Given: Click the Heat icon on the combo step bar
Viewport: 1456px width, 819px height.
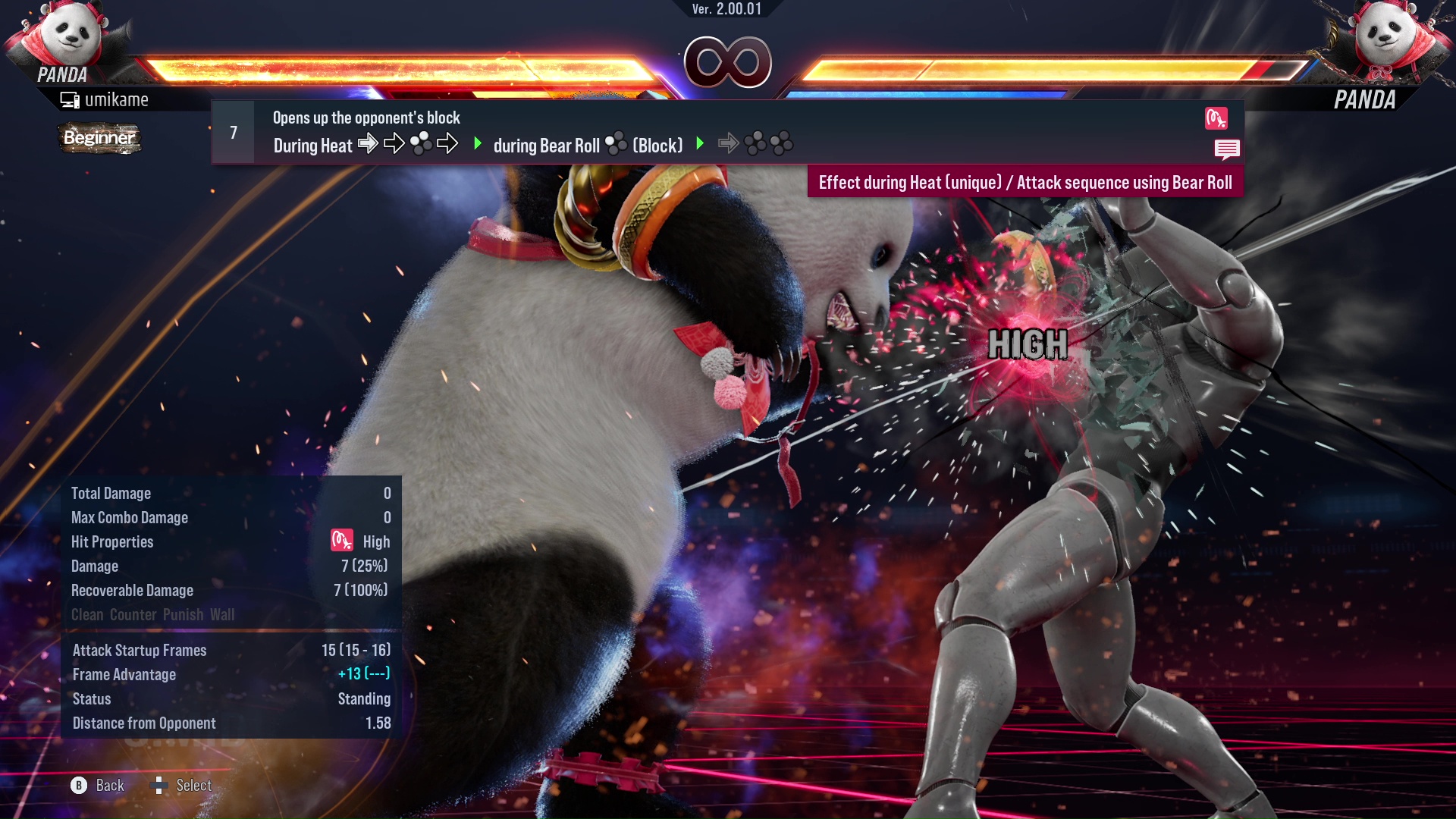Looking at the screenshot, I should pyautogui.click(x=1217, y=119).
